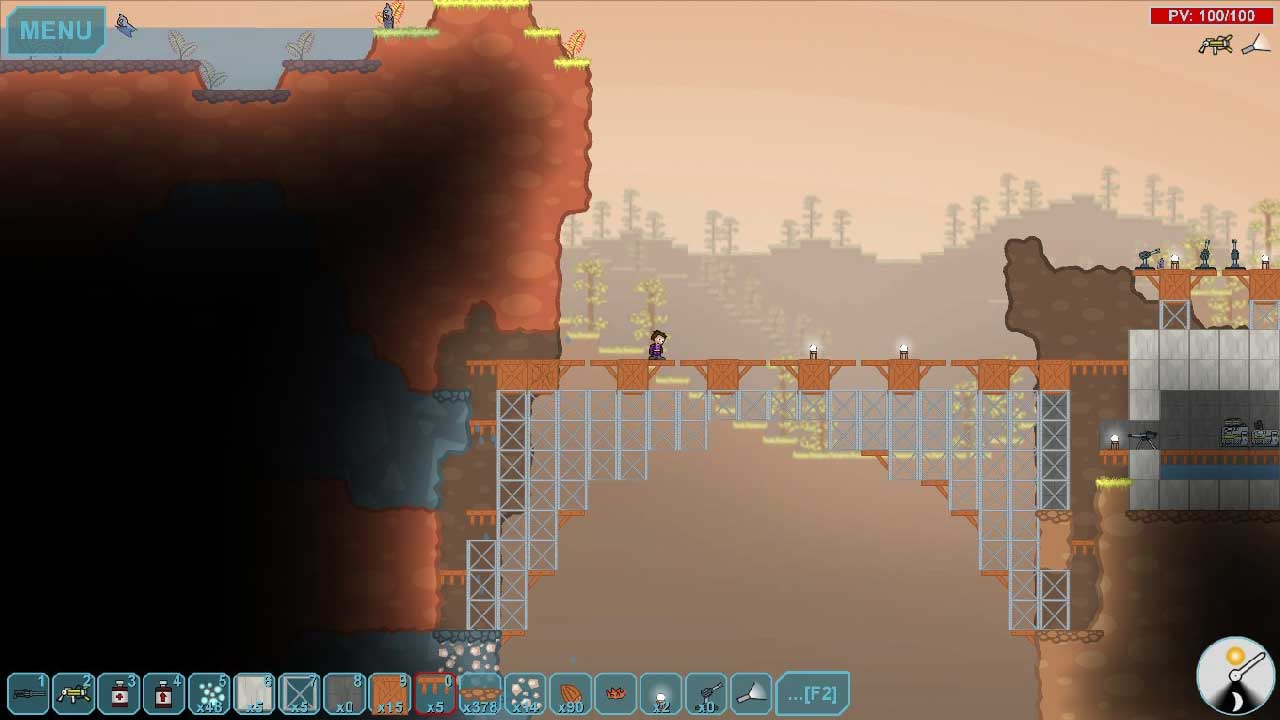Use the red cross health potion
This screenshot has height=720, width=1280.
[x=119, y=693]
